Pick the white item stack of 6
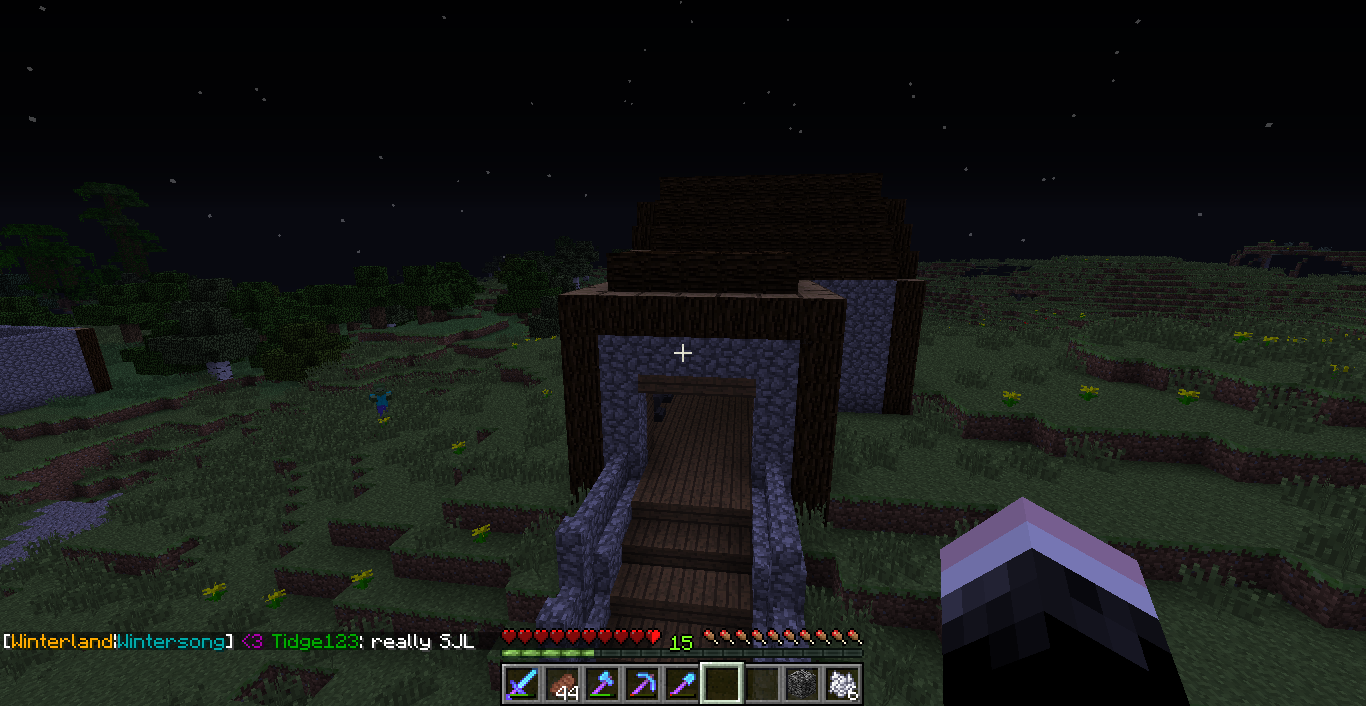Screen dimensions: 1366x706 (x=842, y=684)
